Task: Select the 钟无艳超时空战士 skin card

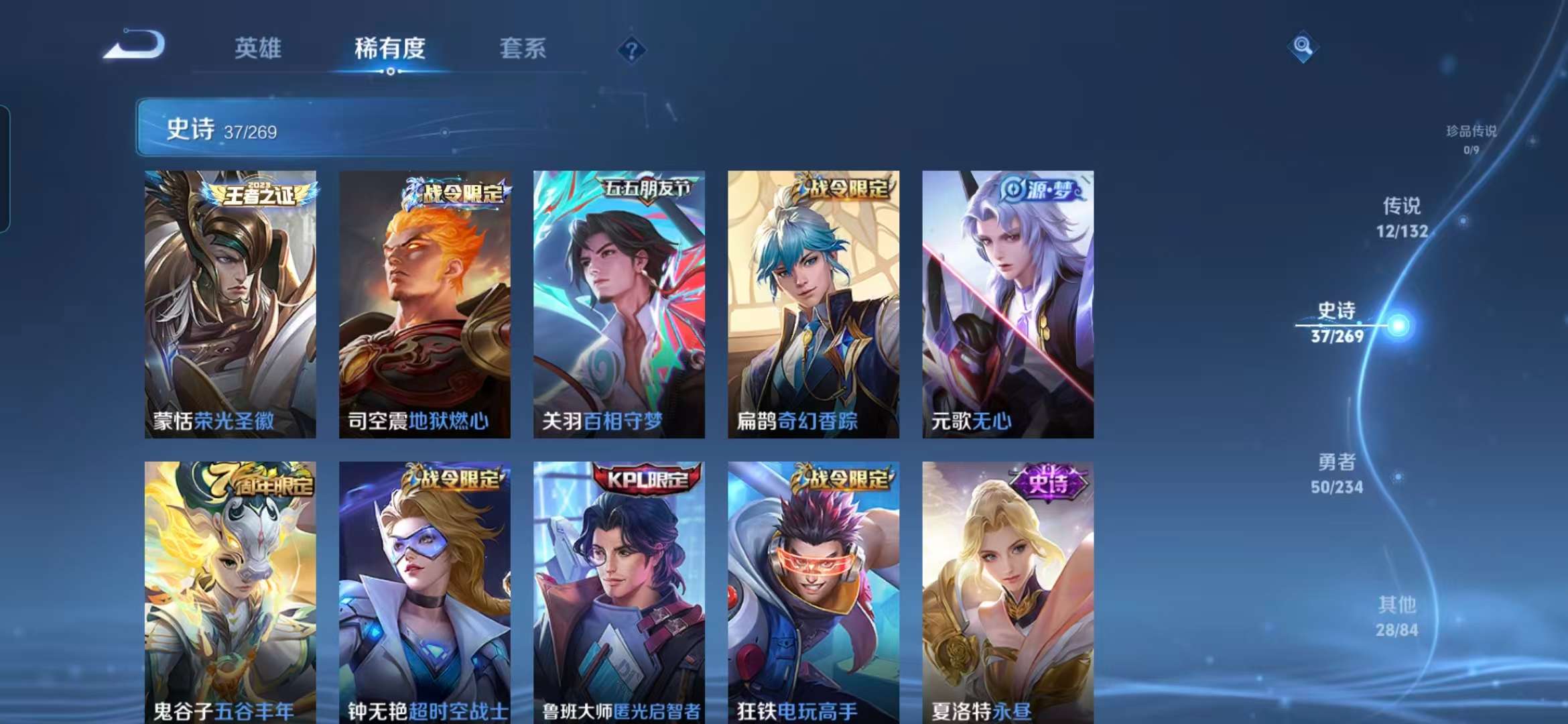Action: (426, 590)
